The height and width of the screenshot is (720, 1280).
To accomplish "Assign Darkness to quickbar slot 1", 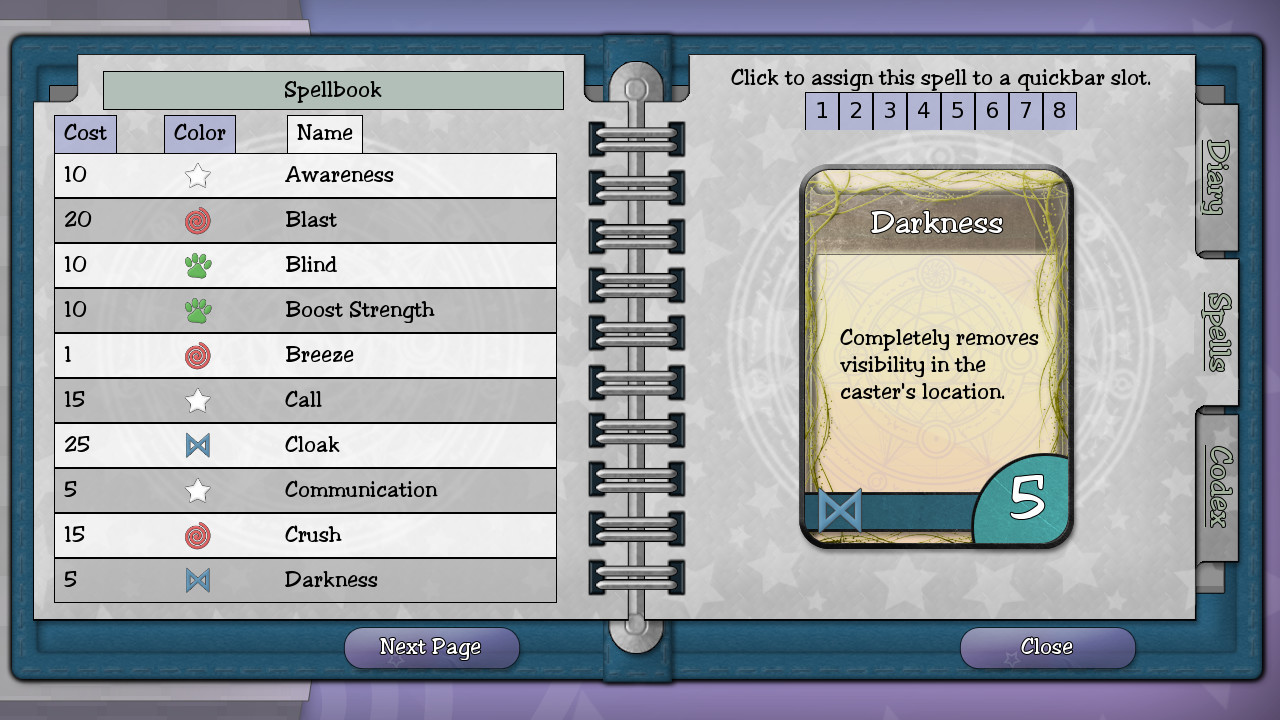I will [821, 111].
